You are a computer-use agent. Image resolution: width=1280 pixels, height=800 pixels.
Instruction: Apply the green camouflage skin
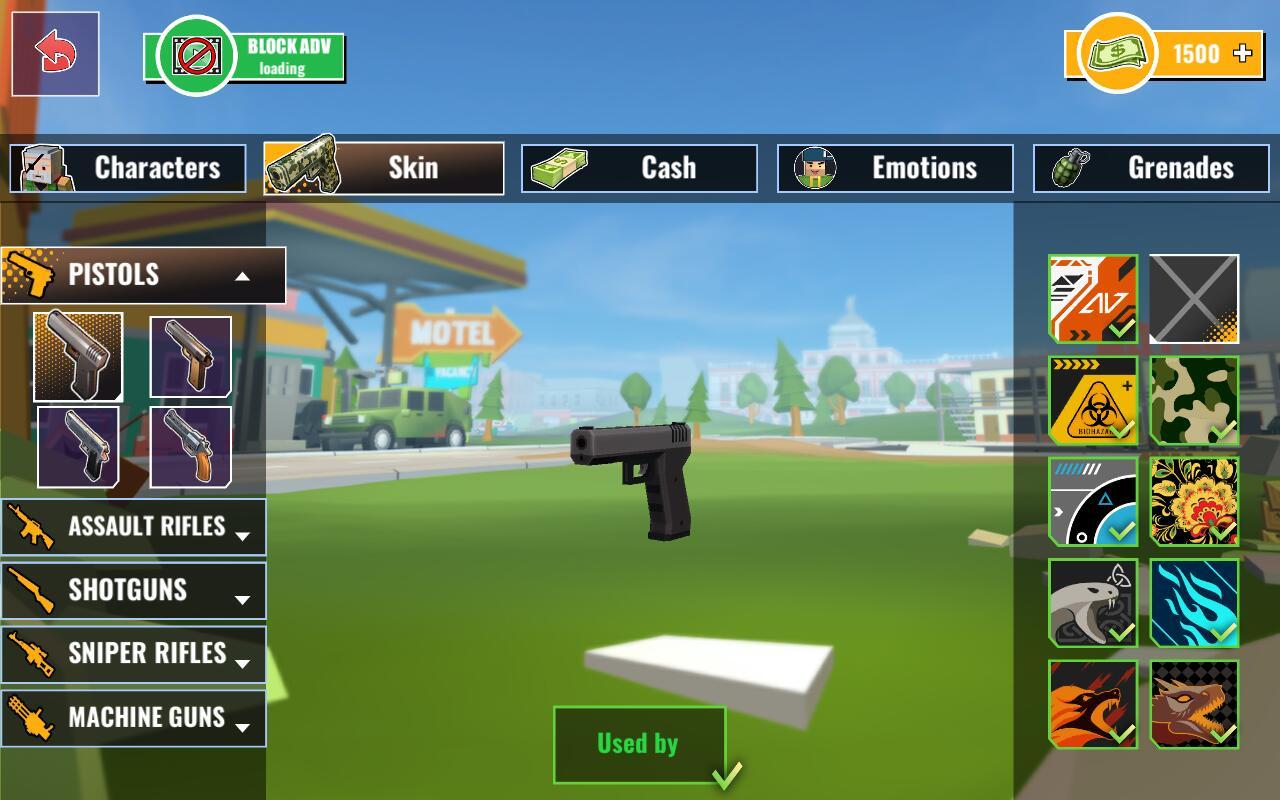click(1194, 401)
